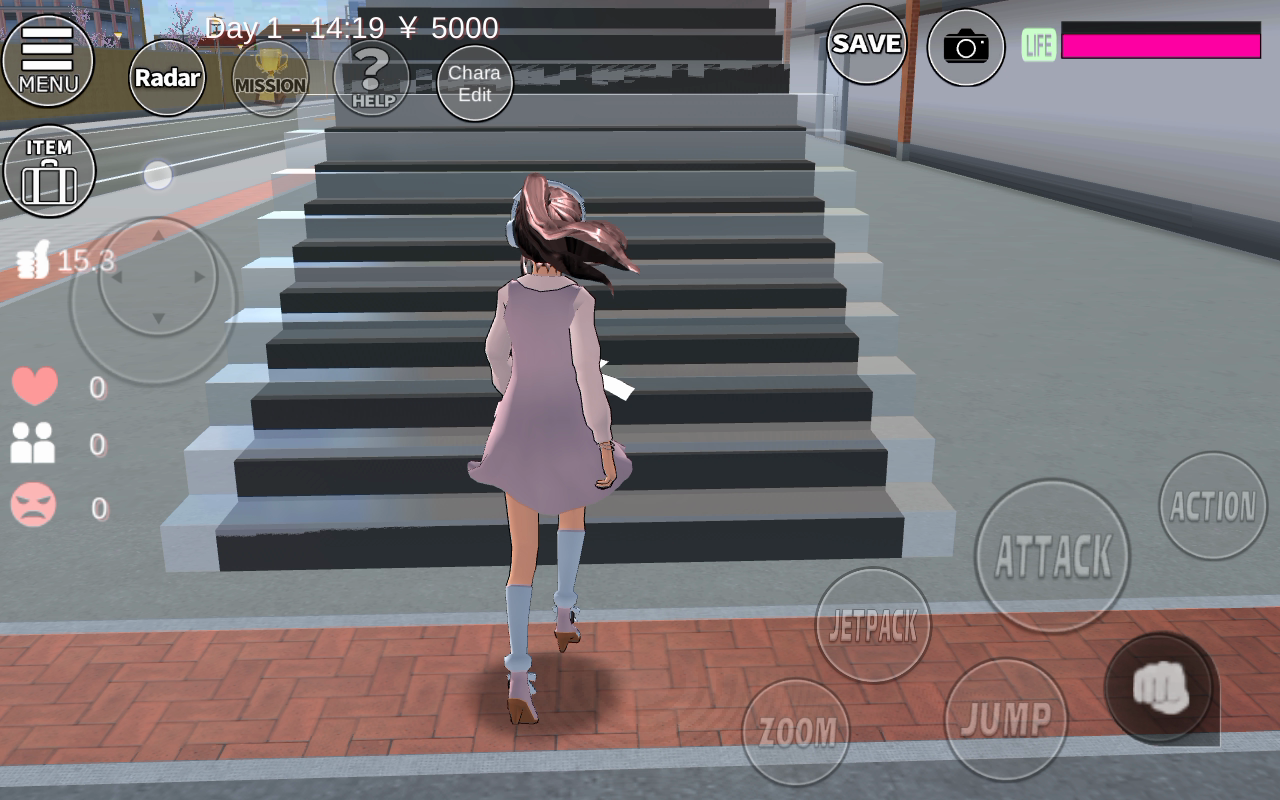
Task: Make the character JUMP
Action: (x=1006, y=719)
